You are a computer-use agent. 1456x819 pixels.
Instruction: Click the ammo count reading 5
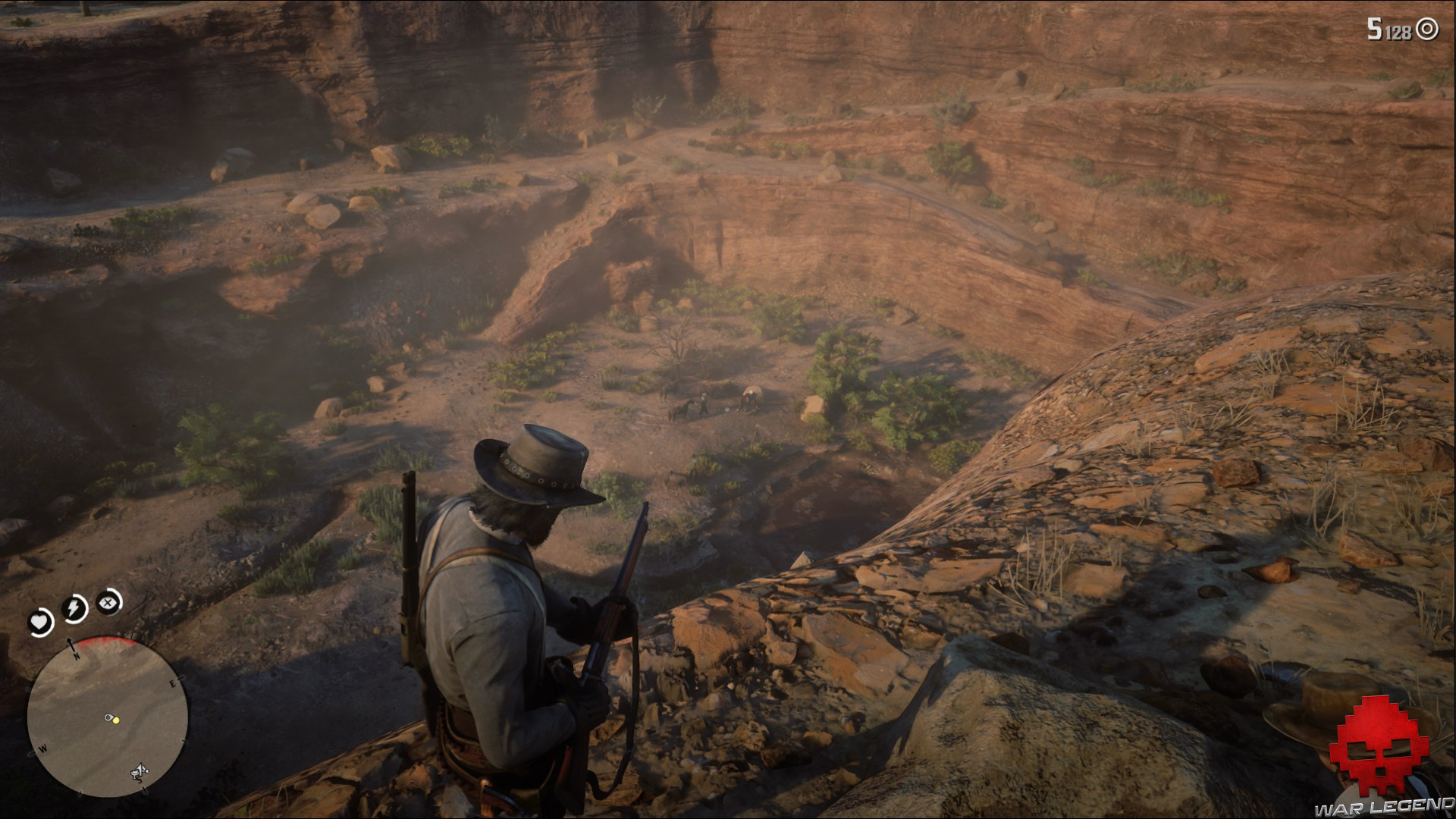coord(1374,30)
